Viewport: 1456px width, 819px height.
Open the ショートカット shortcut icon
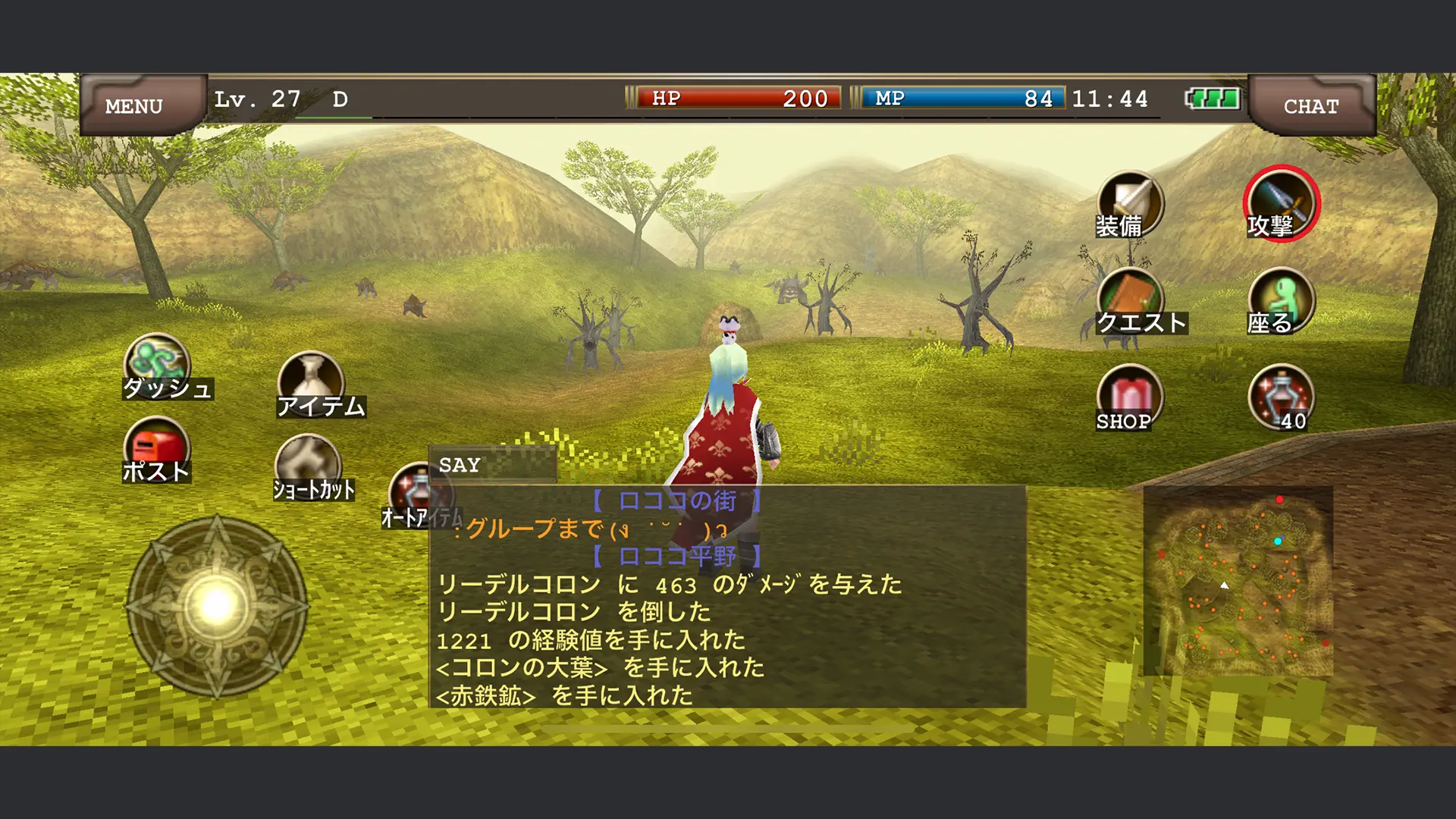pyautogui.click(x=309, y=466)
